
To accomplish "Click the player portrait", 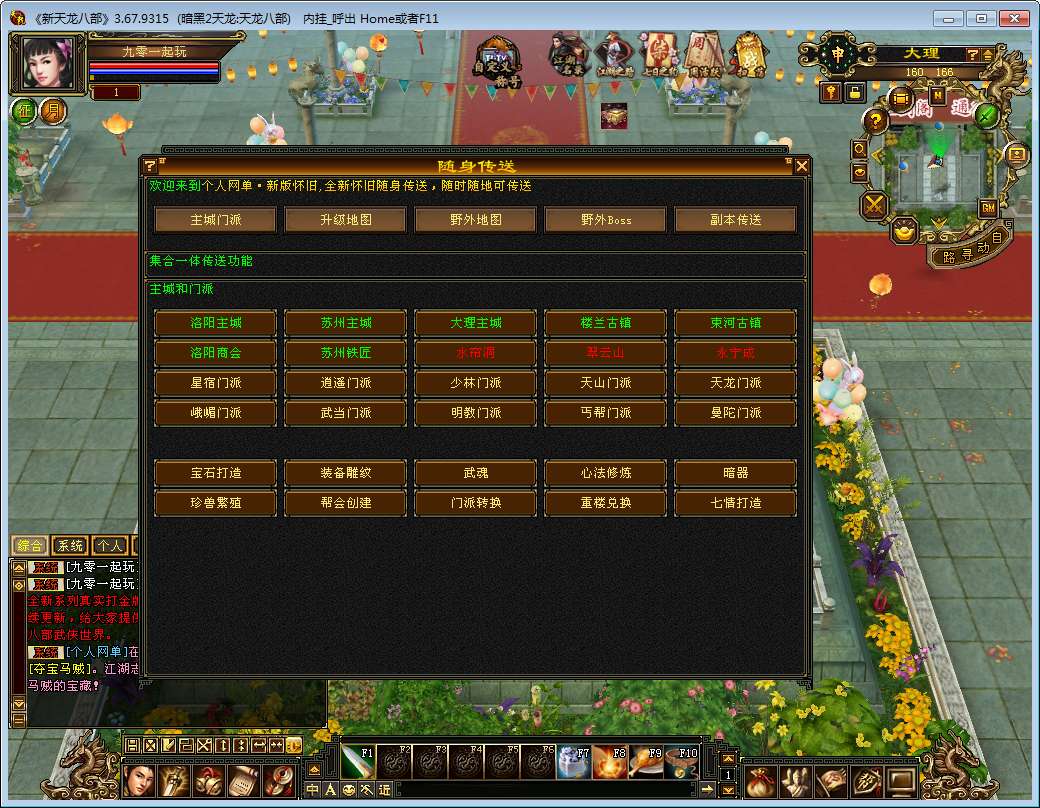I will [x=48, y=64].
